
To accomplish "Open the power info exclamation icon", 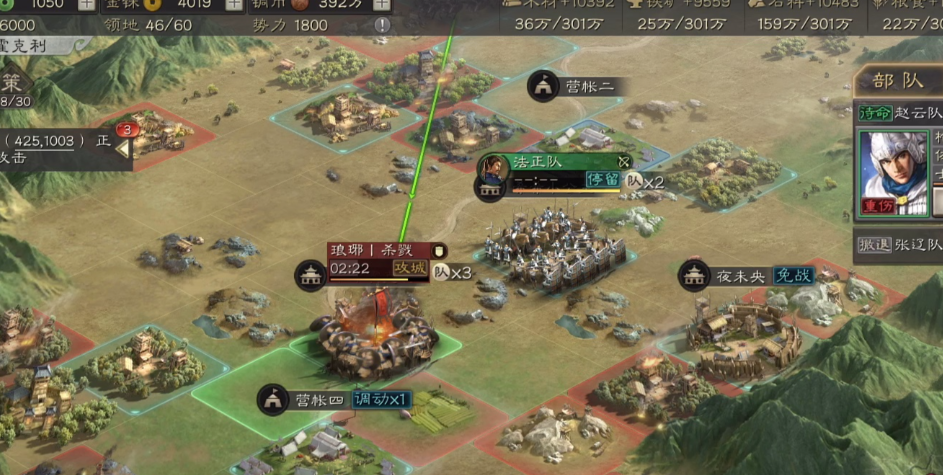I will (x=383, y=25).
